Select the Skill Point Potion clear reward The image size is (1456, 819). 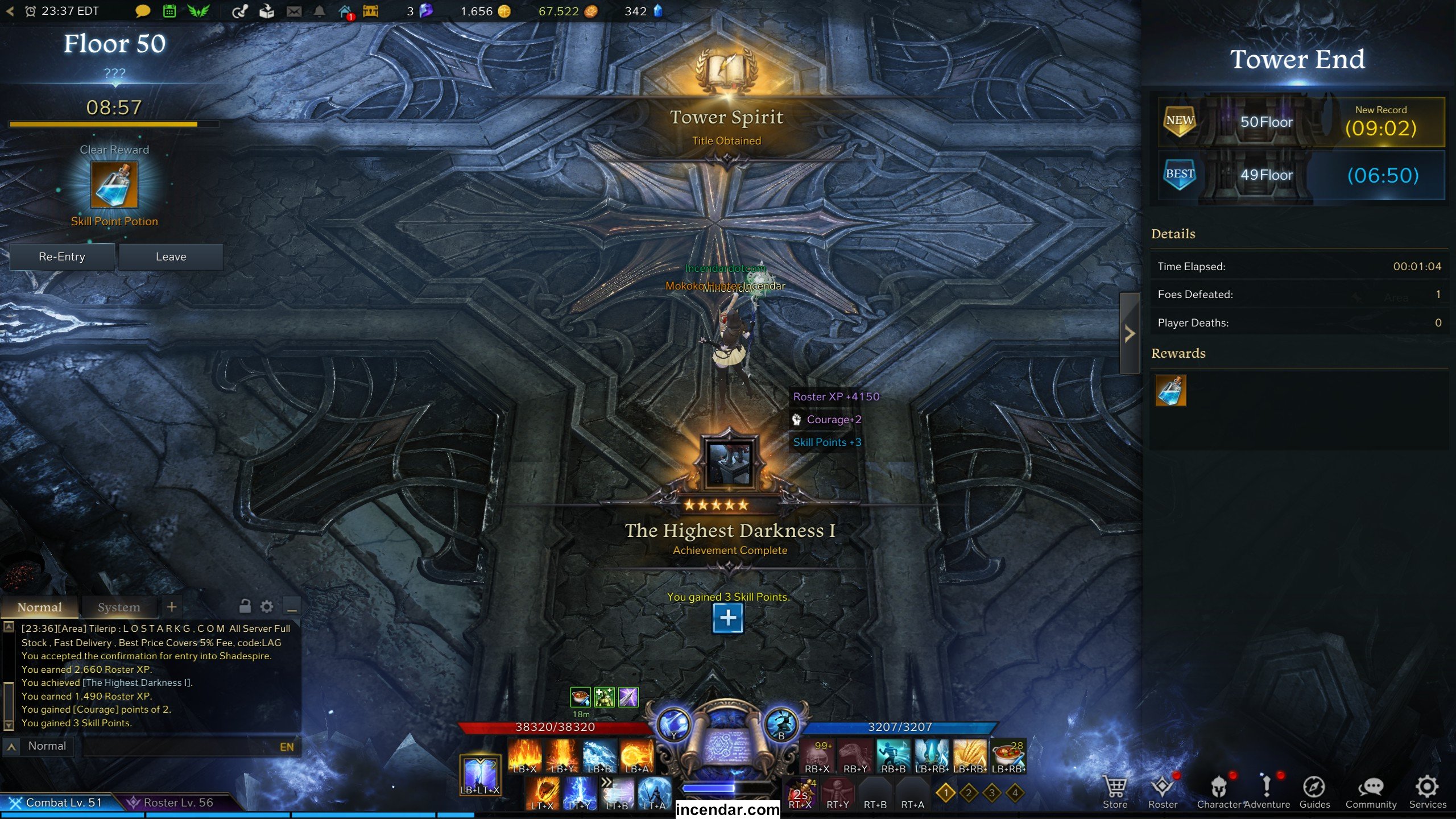pyautogui.click(x=114, y=185)
